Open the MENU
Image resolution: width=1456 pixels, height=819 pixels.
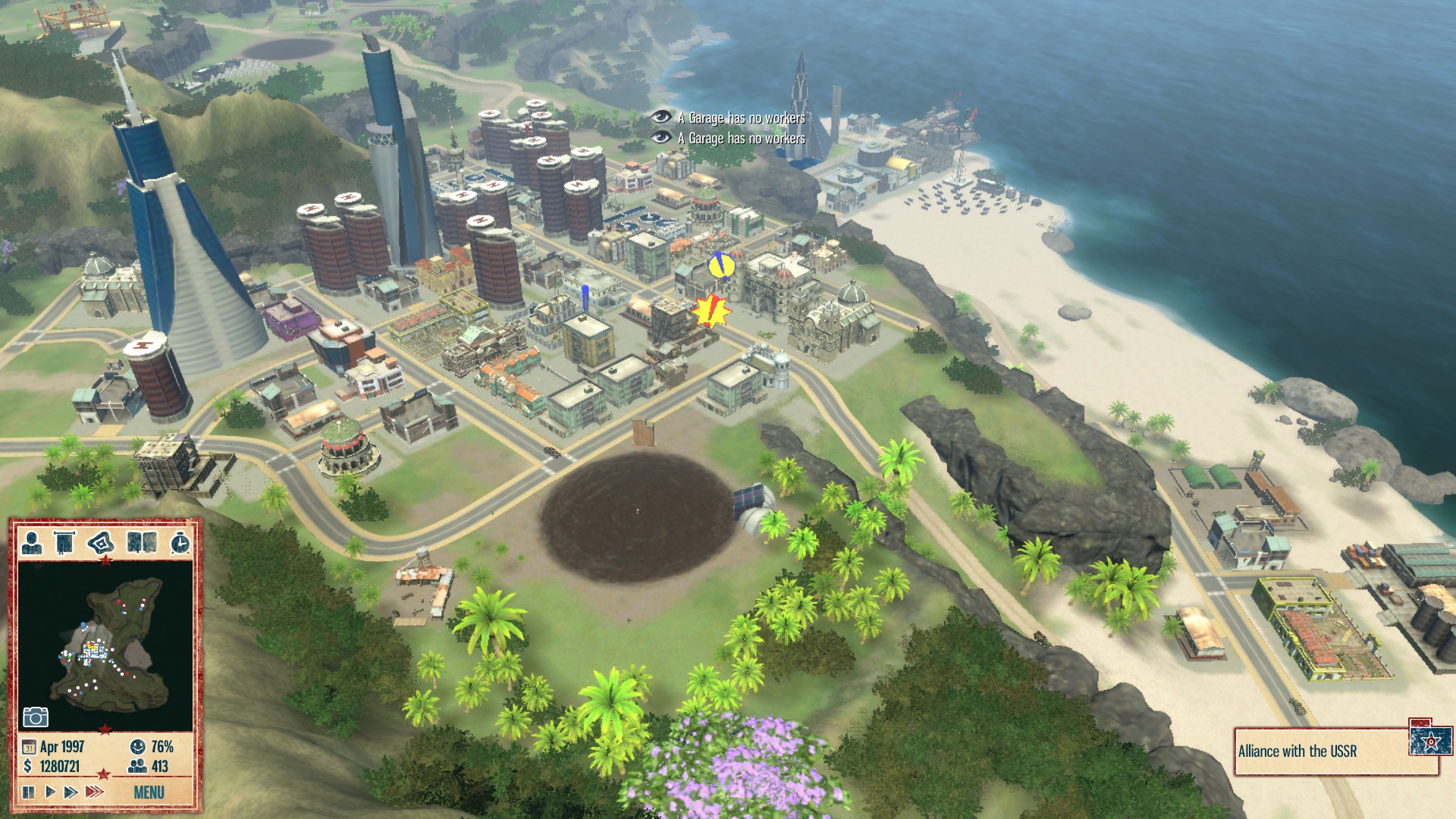(x=150, y=791)
